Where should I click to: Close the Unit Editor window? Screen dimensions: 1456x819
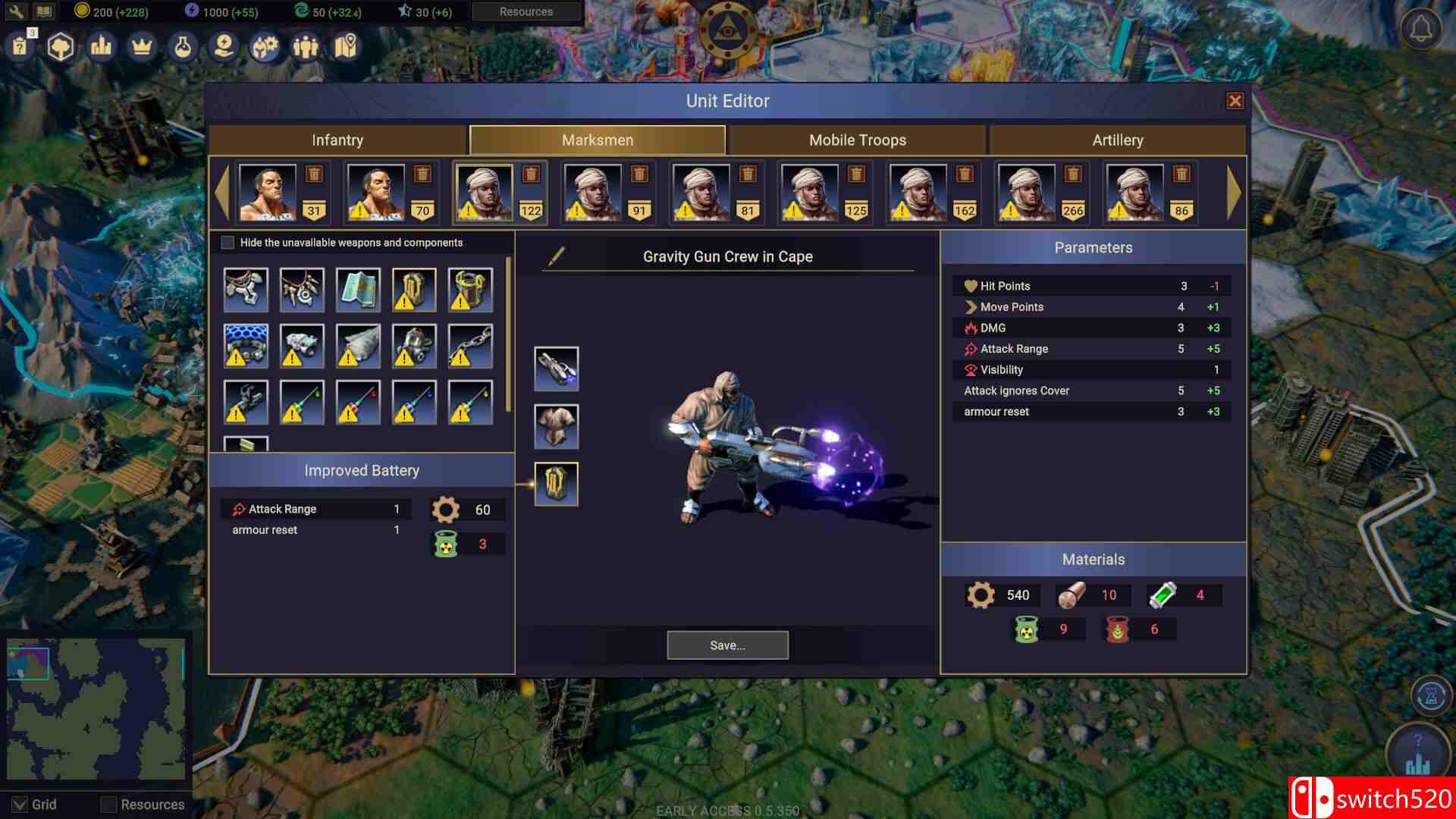pyautogui.click(x=1235, y=101)
